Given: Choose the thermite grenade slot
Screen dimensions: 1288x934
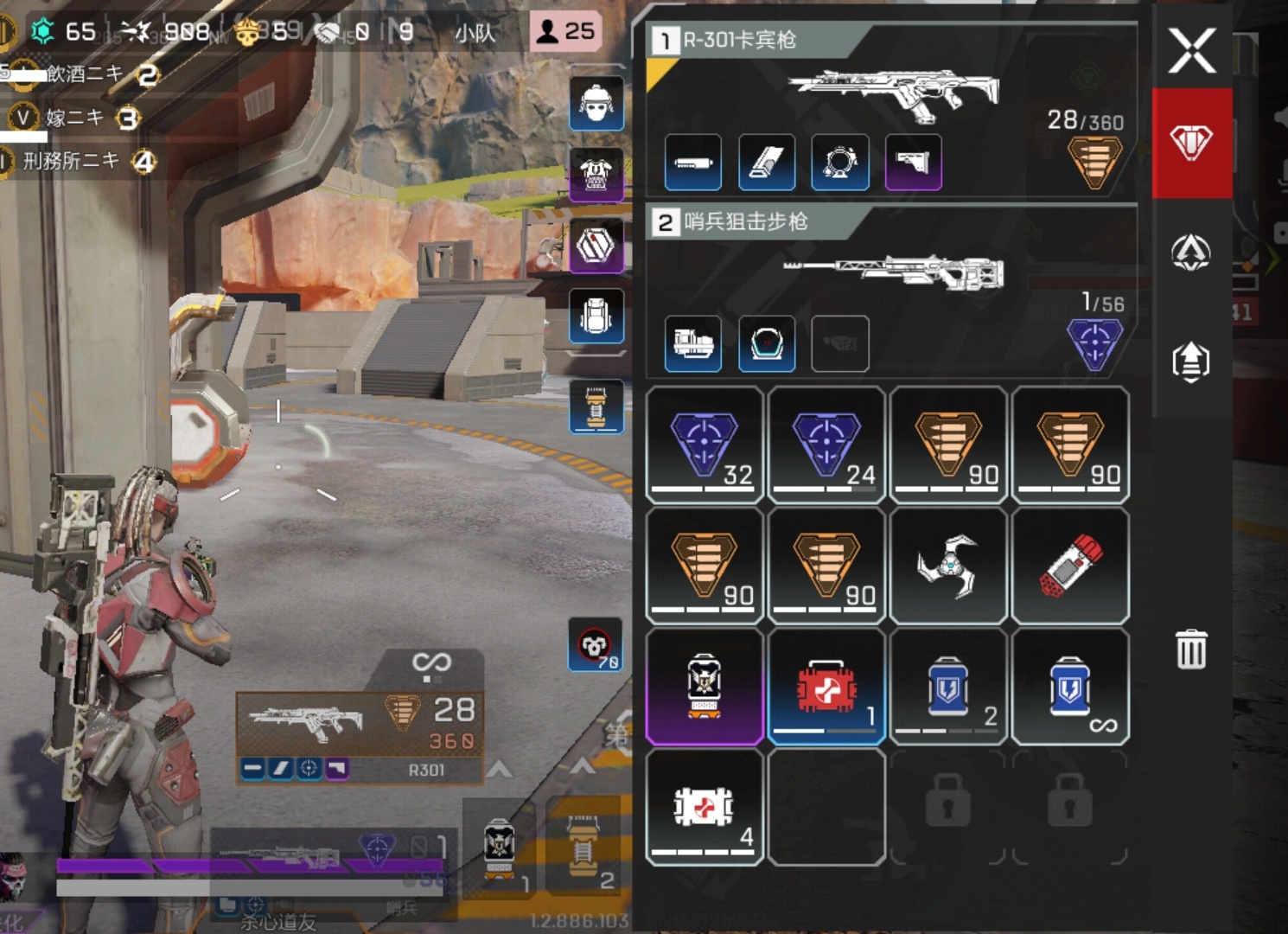Looking at the screenshot, I should coord(1070,566).
